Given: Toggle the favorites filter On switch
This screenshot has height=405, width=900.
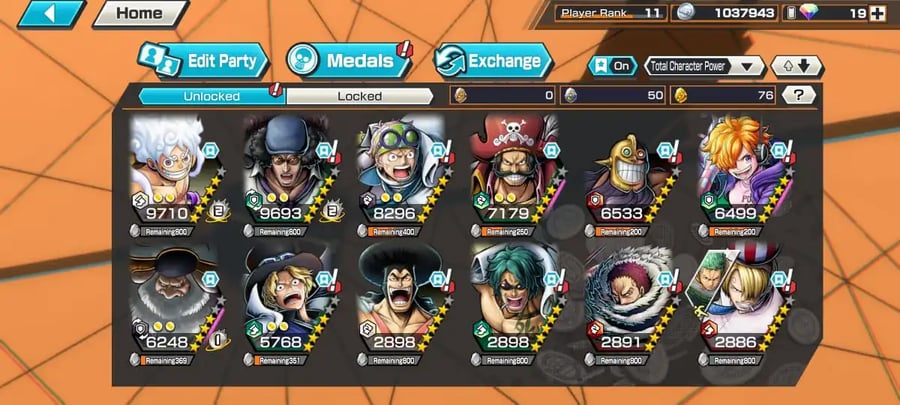Looking at the screenshot, I should pos(612,66).
